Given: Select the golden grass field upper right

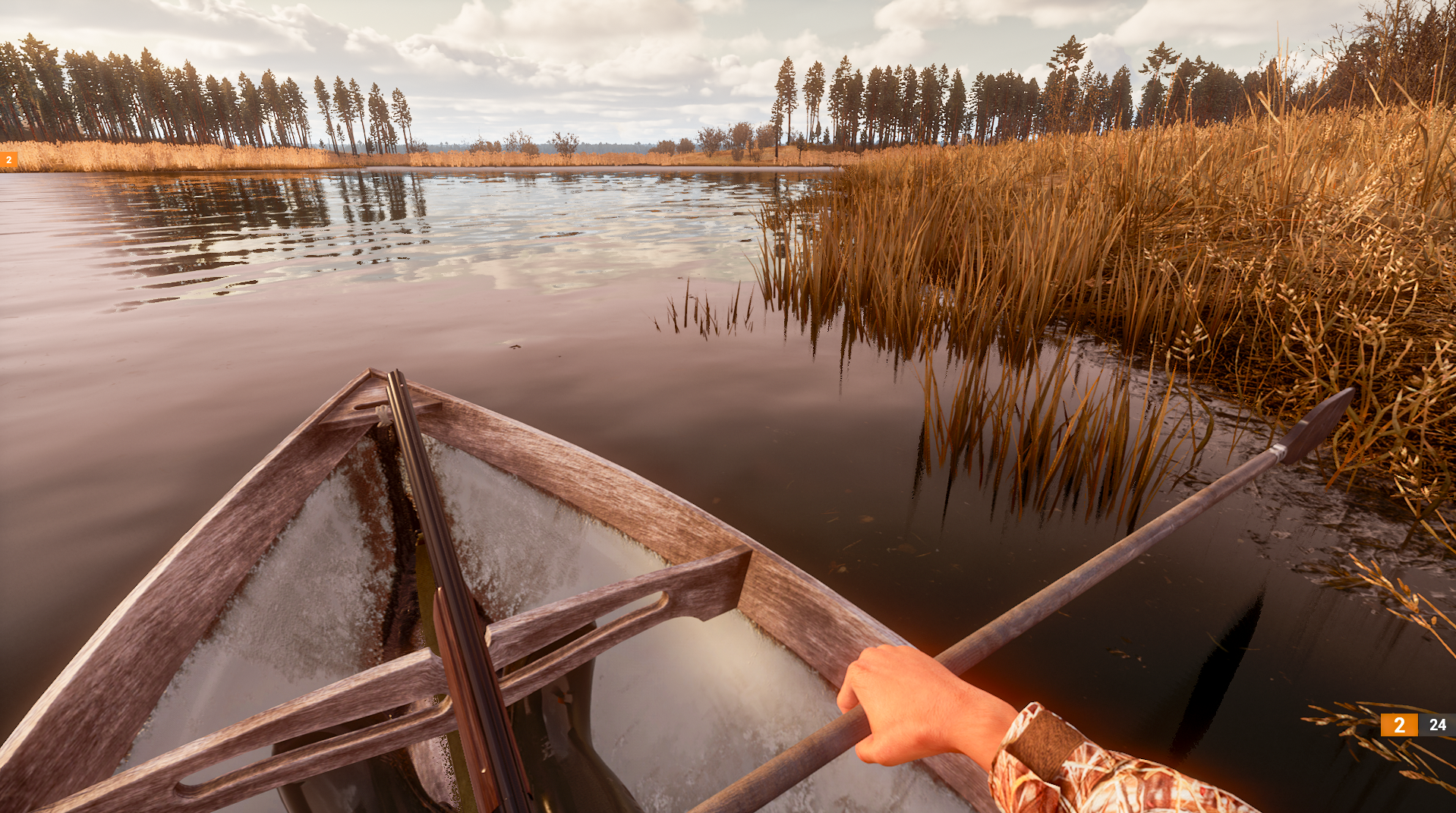Looking at the screenshot, I should click(1291, 190).
